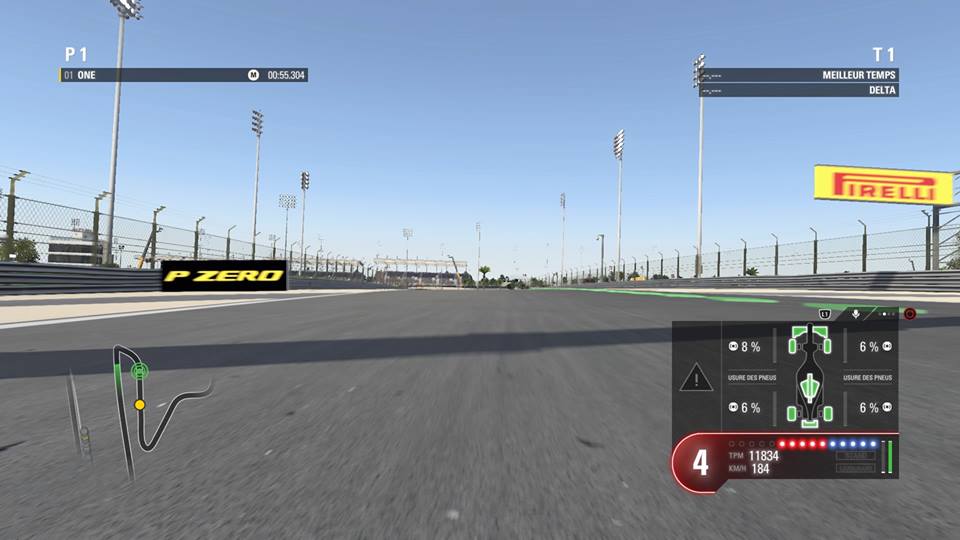Select the ONE driver row in standings
Image resolution: width=960 pixels, height=540 pixels.
pos(182,75)
